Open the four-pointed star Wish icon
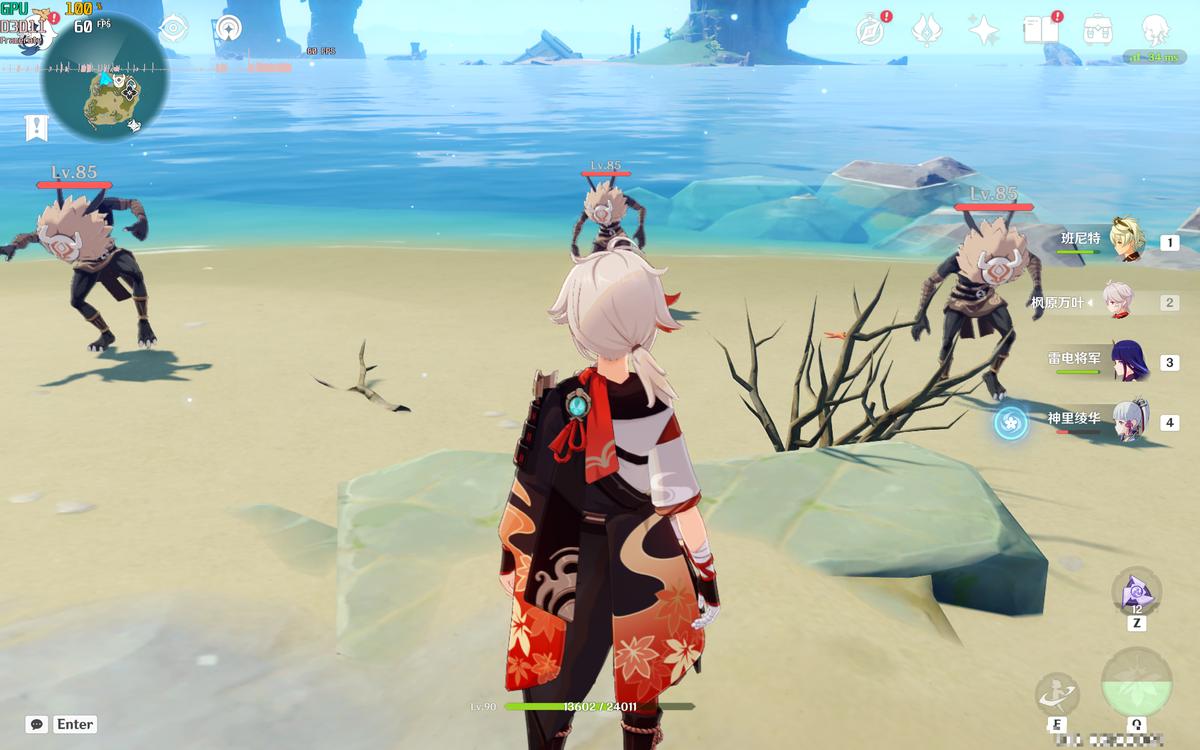This screenshot has height=750, width=1200. (x=984, y=30)
